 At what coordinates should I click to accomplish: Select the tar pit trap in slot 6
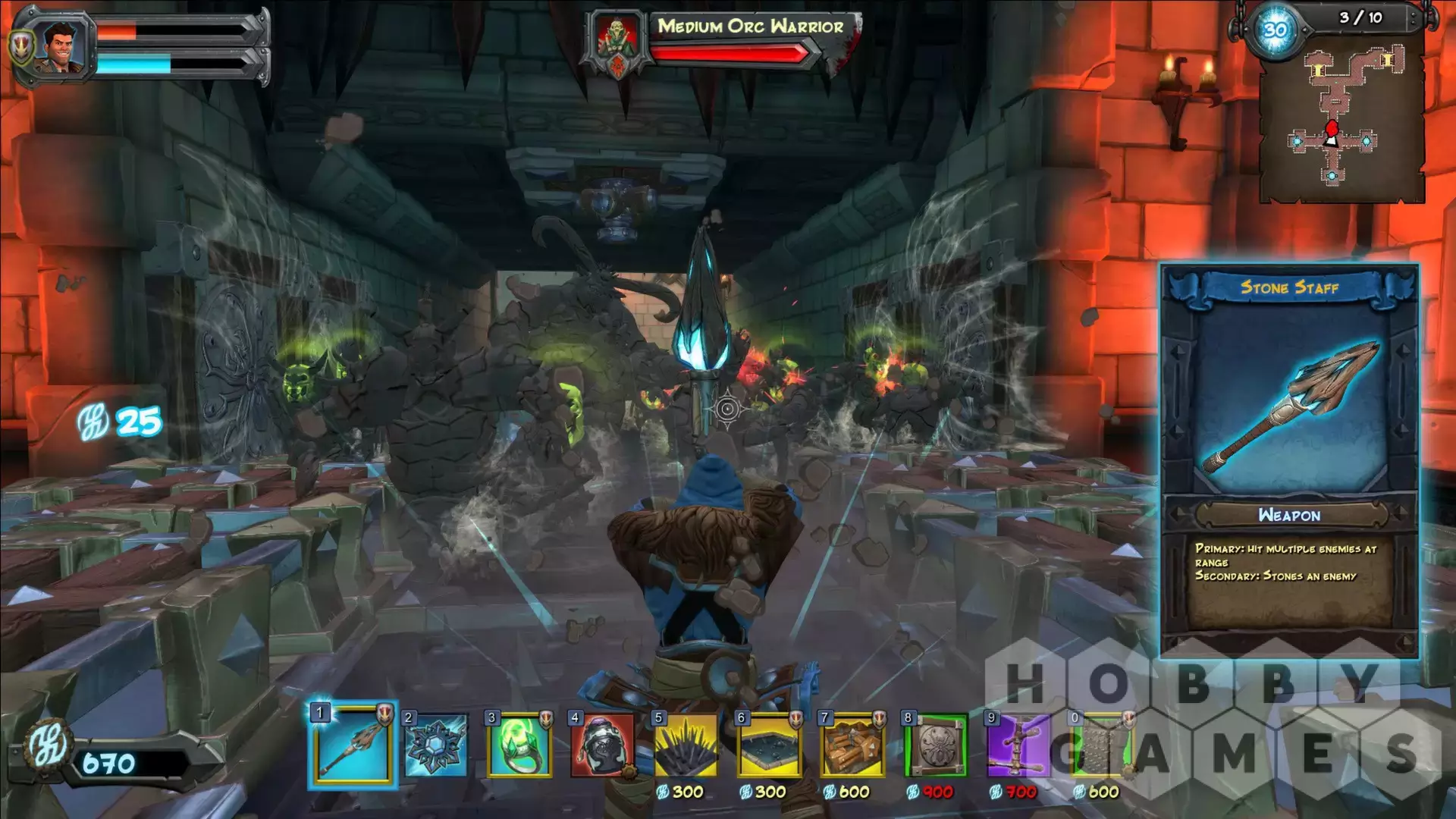coord(770,745)
